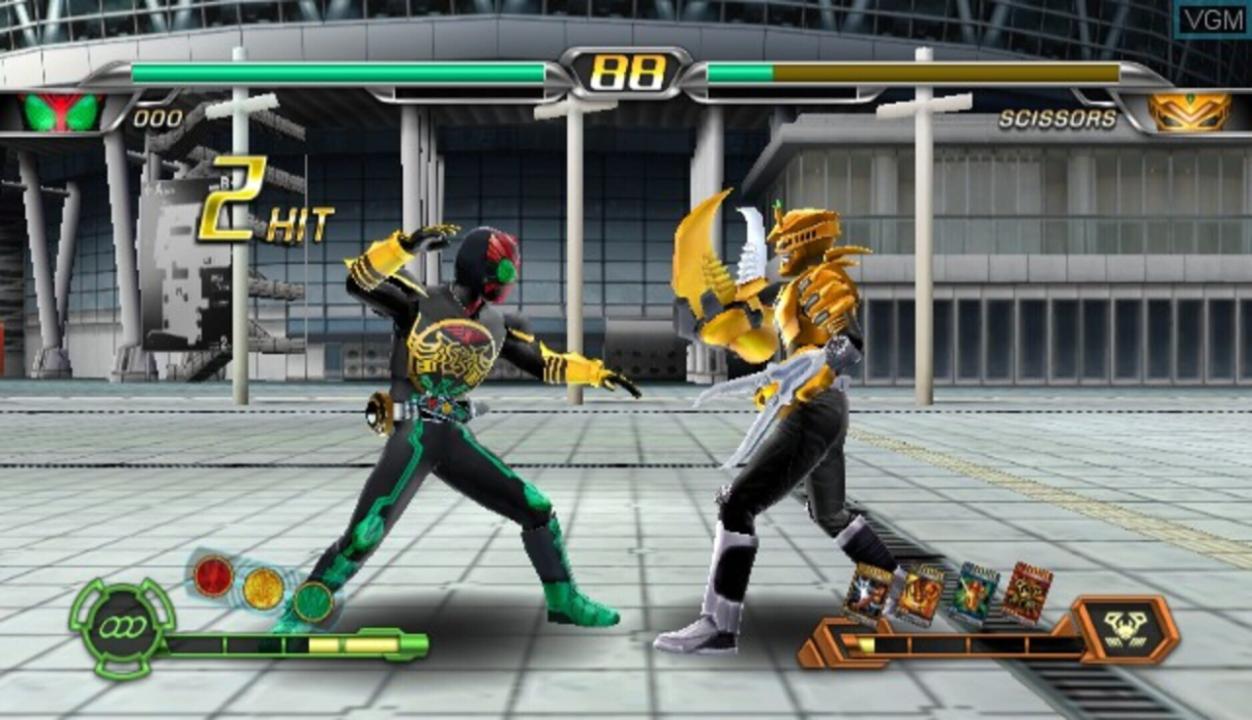
Task: Click the orange crab emblem badge
Action: [x=1128, y=629]
